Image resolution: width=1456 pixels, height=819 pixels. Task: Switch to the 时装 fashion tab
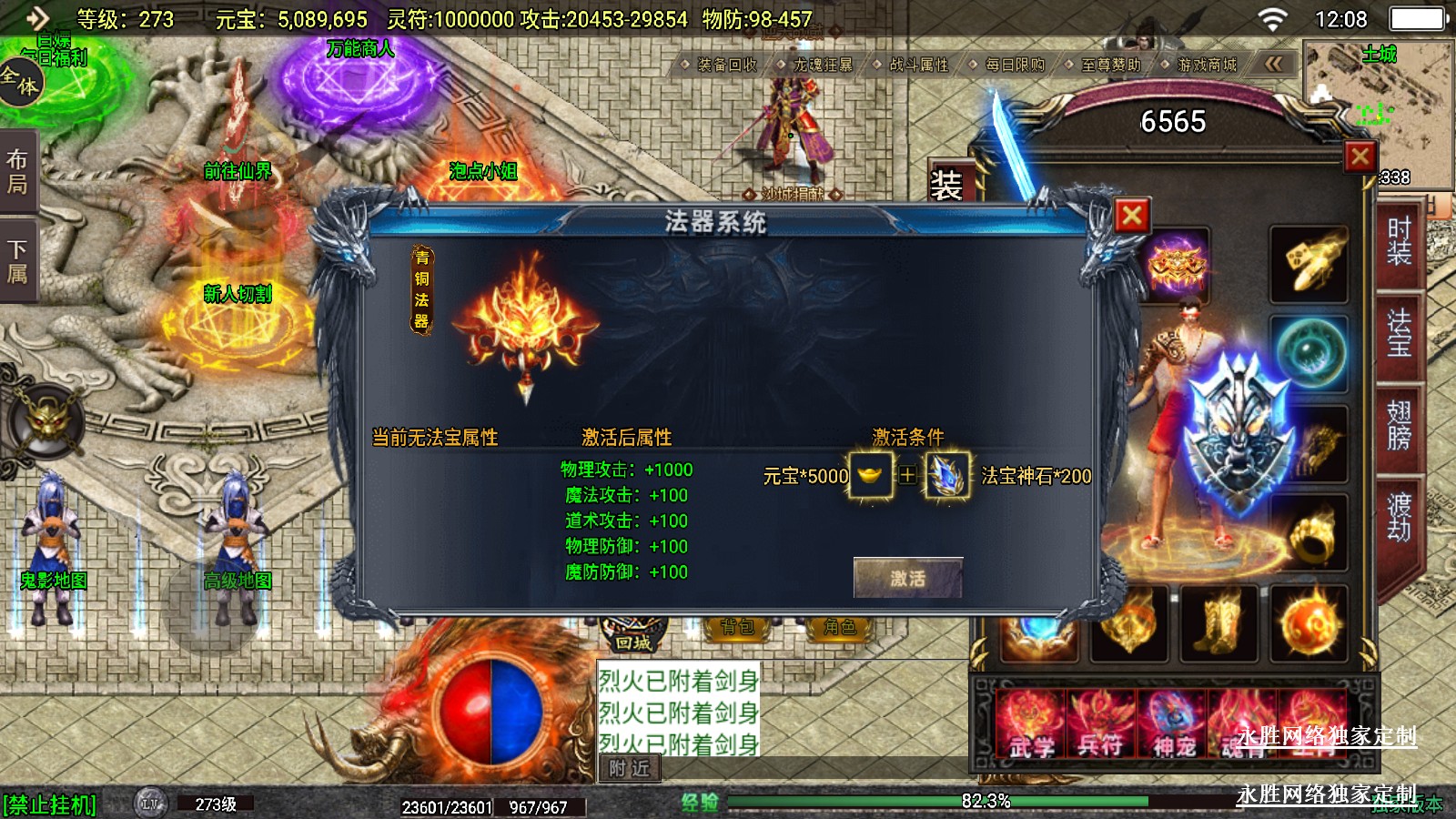click(1399, 241)
